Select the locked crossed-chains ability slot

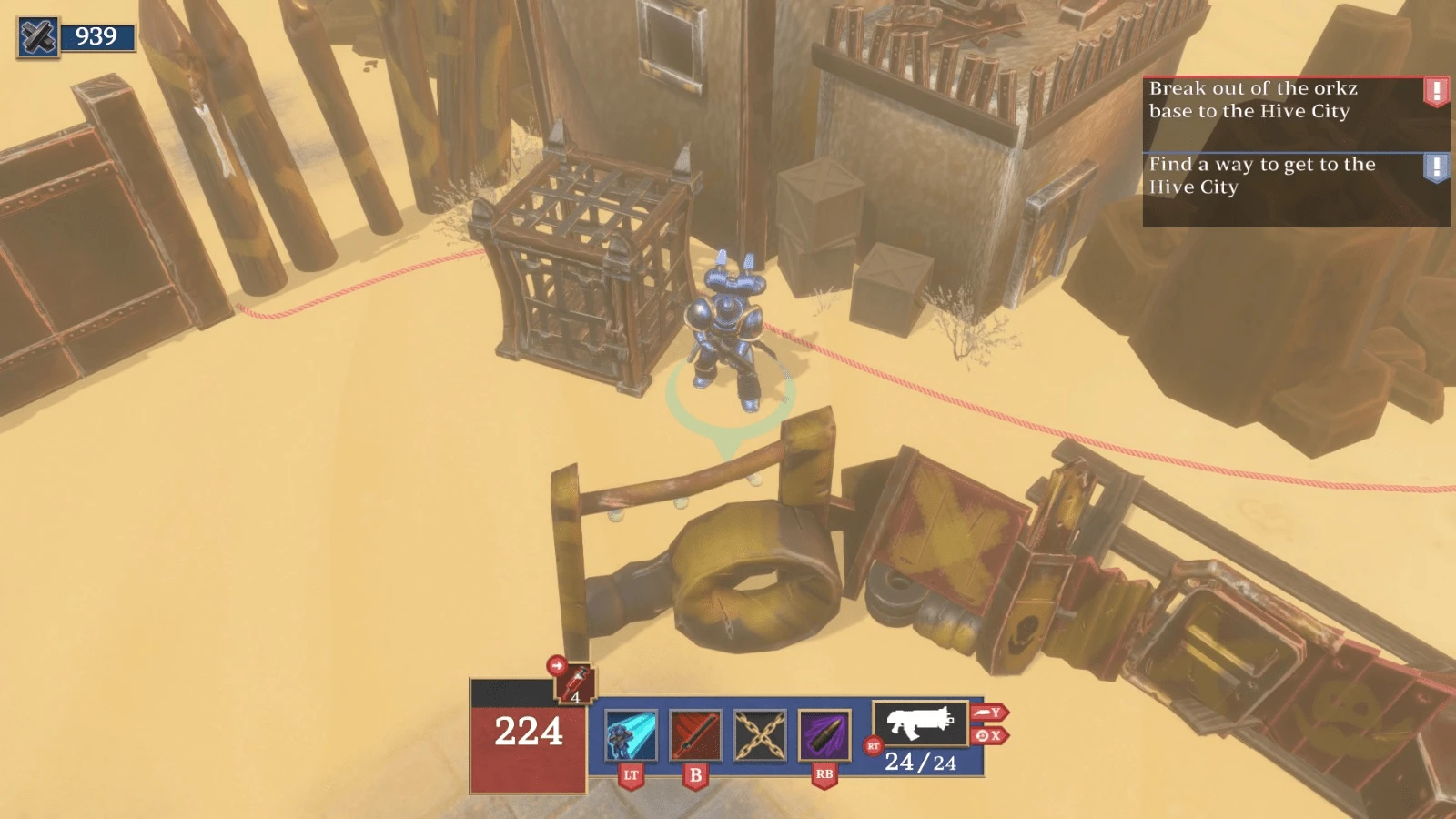[x=760, y=735]
